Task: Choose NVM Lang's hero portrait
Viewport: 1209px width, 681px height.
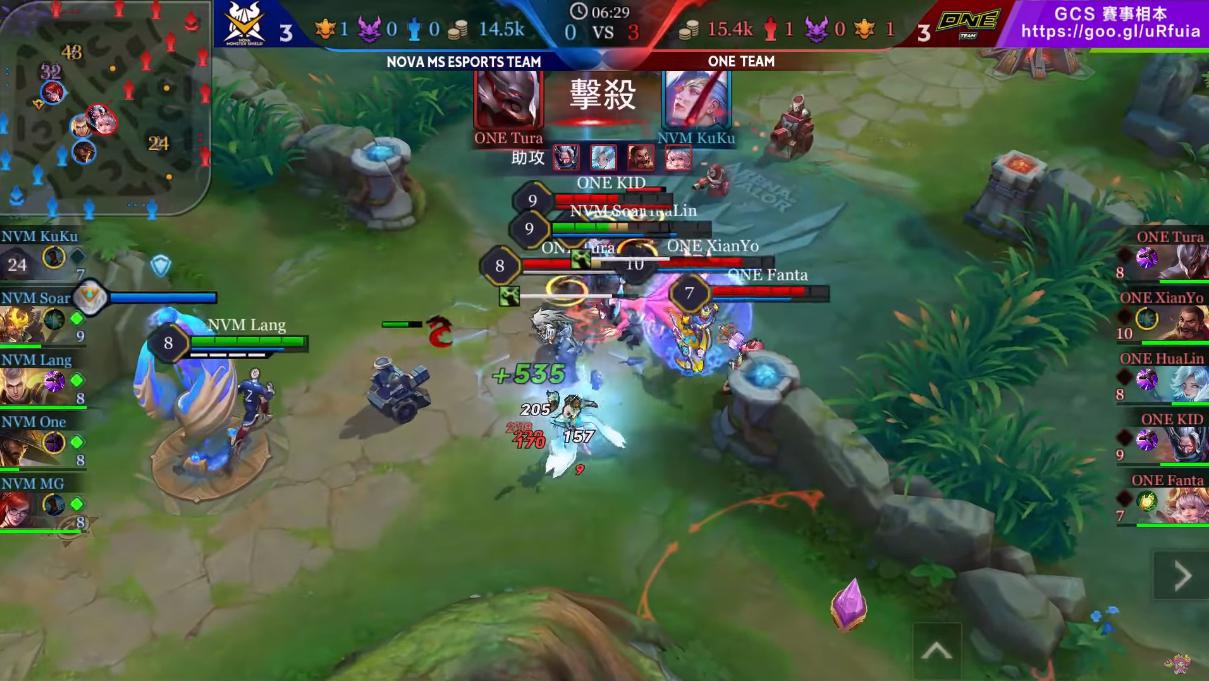Action: coord(18,385)
